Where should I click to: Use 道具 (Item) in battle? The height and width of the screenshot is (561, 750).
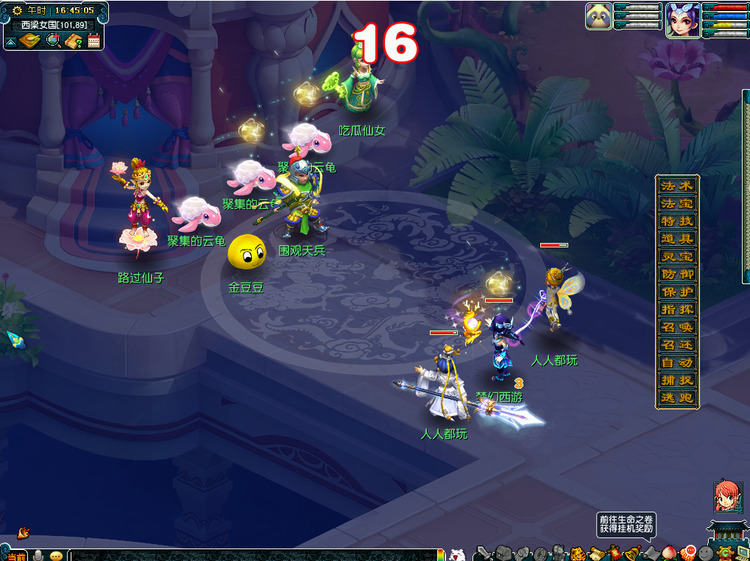(677, 238)
